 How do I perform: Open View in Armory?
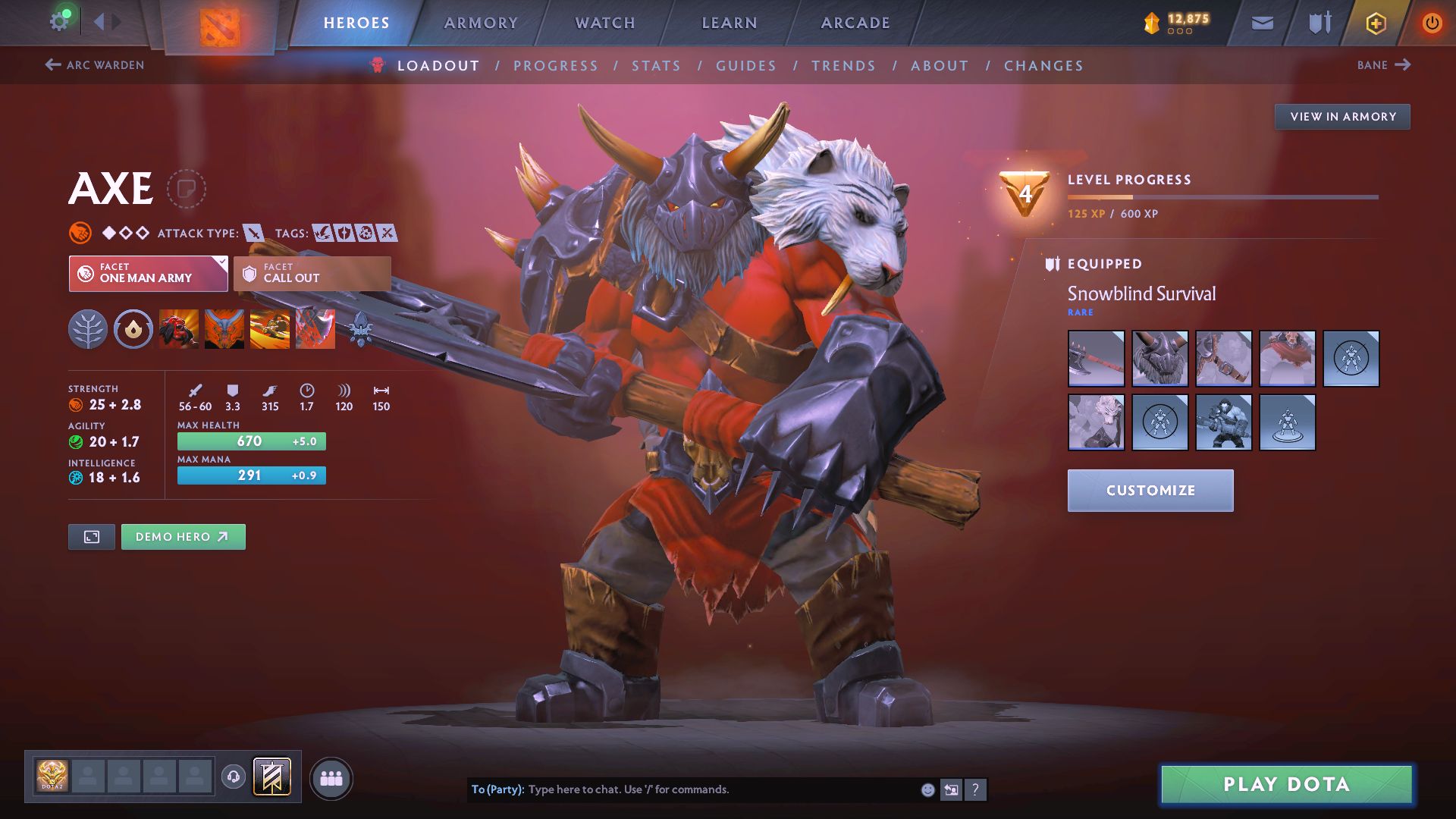[1342, 117]
